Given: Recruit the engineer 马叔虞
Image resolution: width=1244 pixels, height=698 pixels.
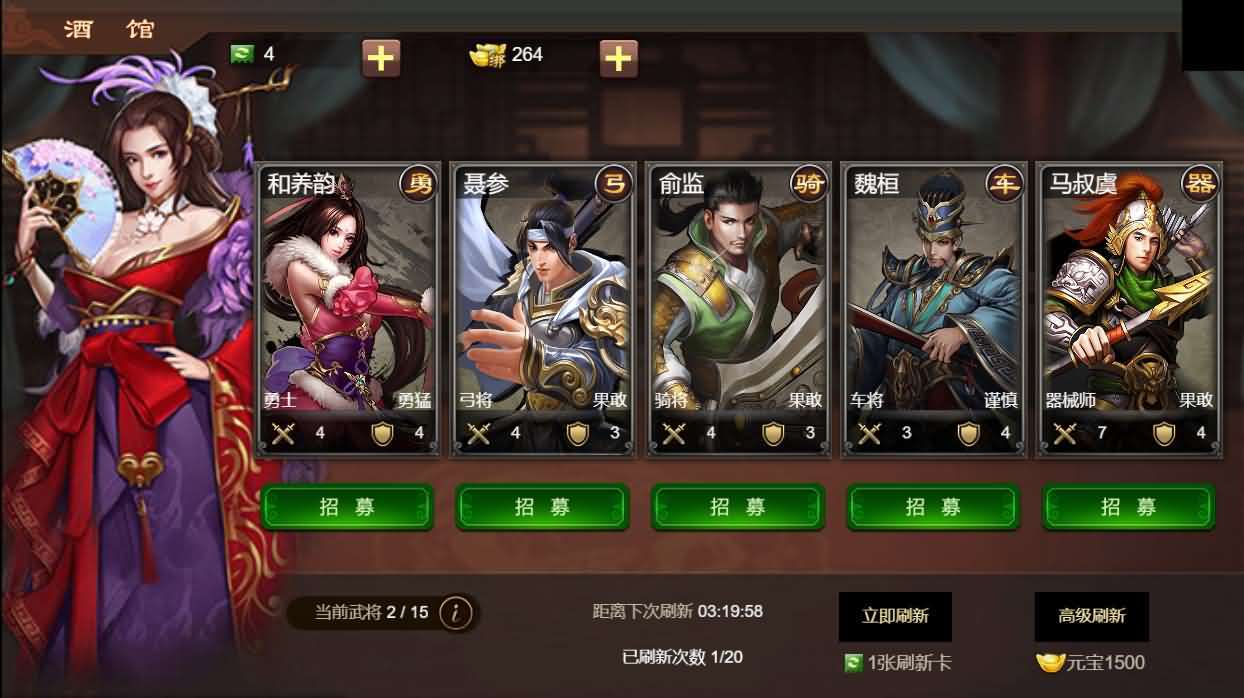Looking at the screenshot, I should 1129,507.
